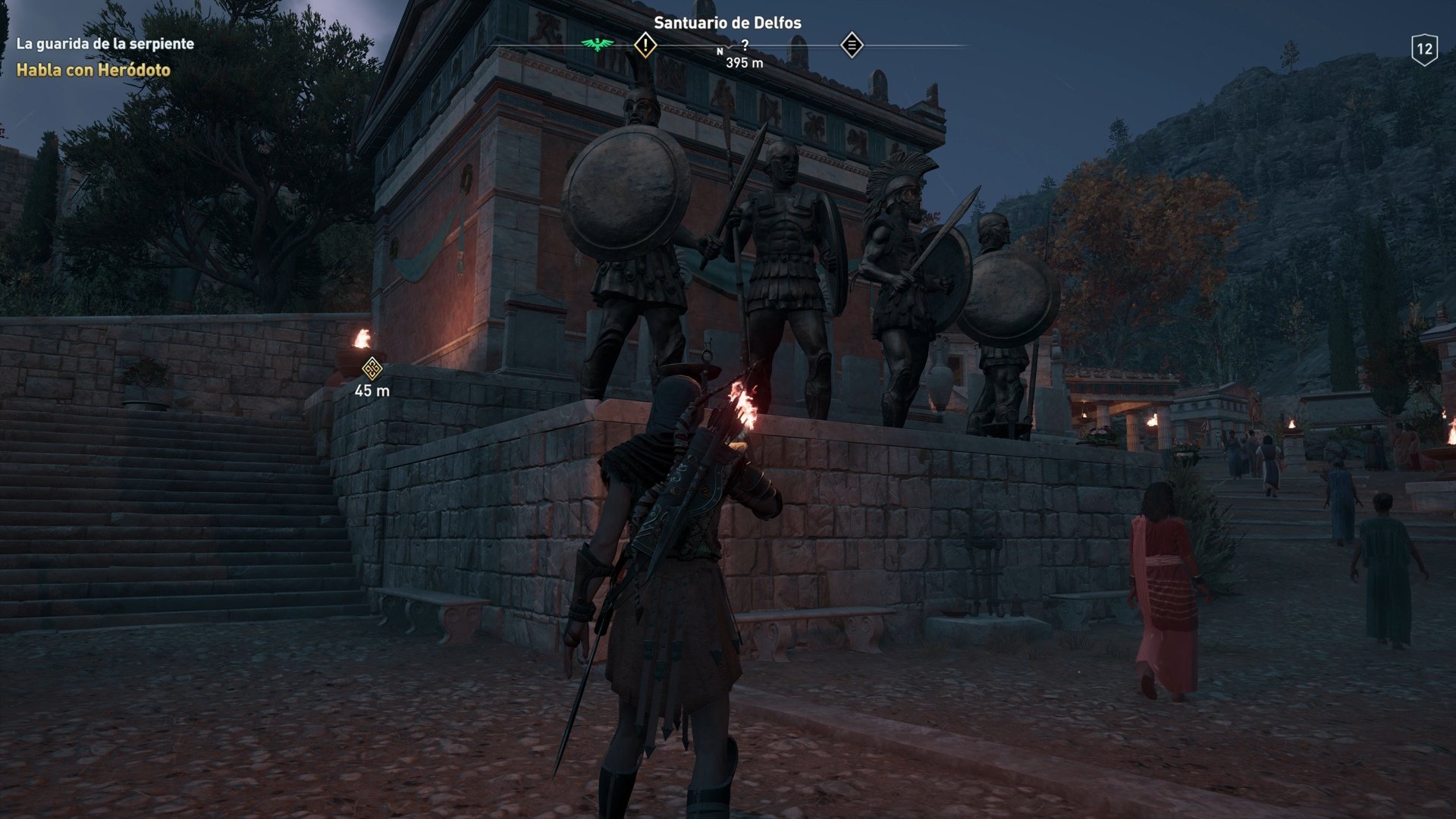
Task: Click the "Santuario de Delfos" location banner
Action: click(730, 22)
